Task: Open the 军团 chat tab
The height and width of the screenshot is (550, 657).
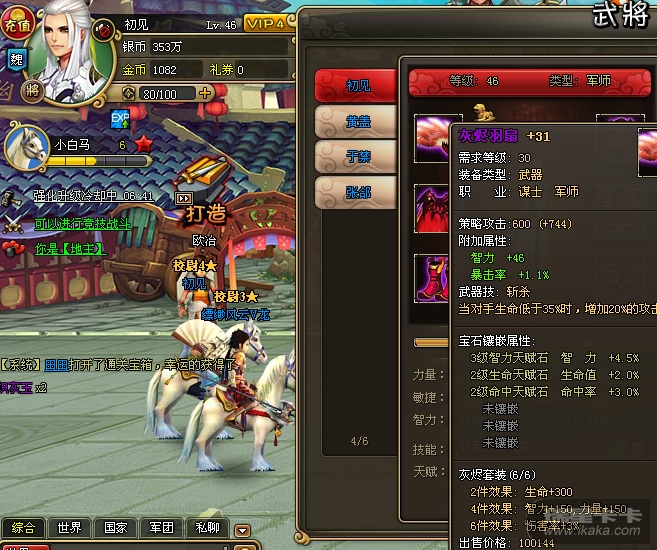Action: coord(161,527)
